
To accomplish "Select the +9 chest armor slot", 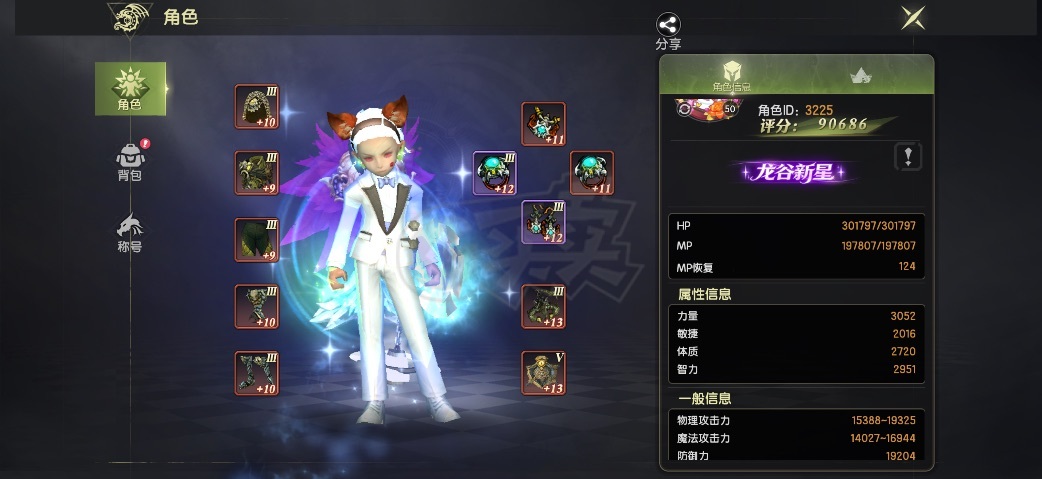I will (x=256, y=172).
